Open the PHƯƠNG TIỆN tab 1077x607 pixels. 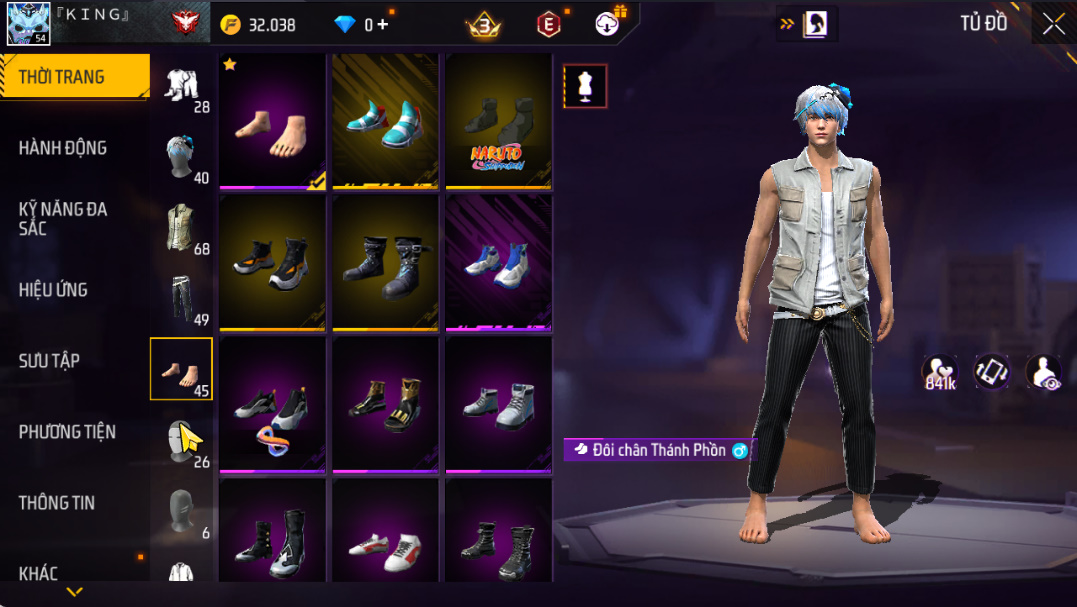pyautogui.click(x=67, y=432)
